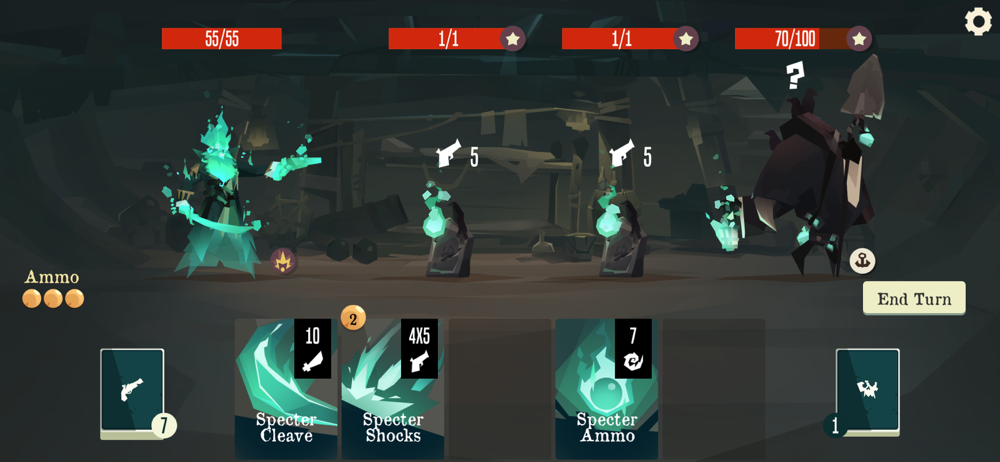
Task: Check the boss's question mark intent
Action: pos(795,75)
